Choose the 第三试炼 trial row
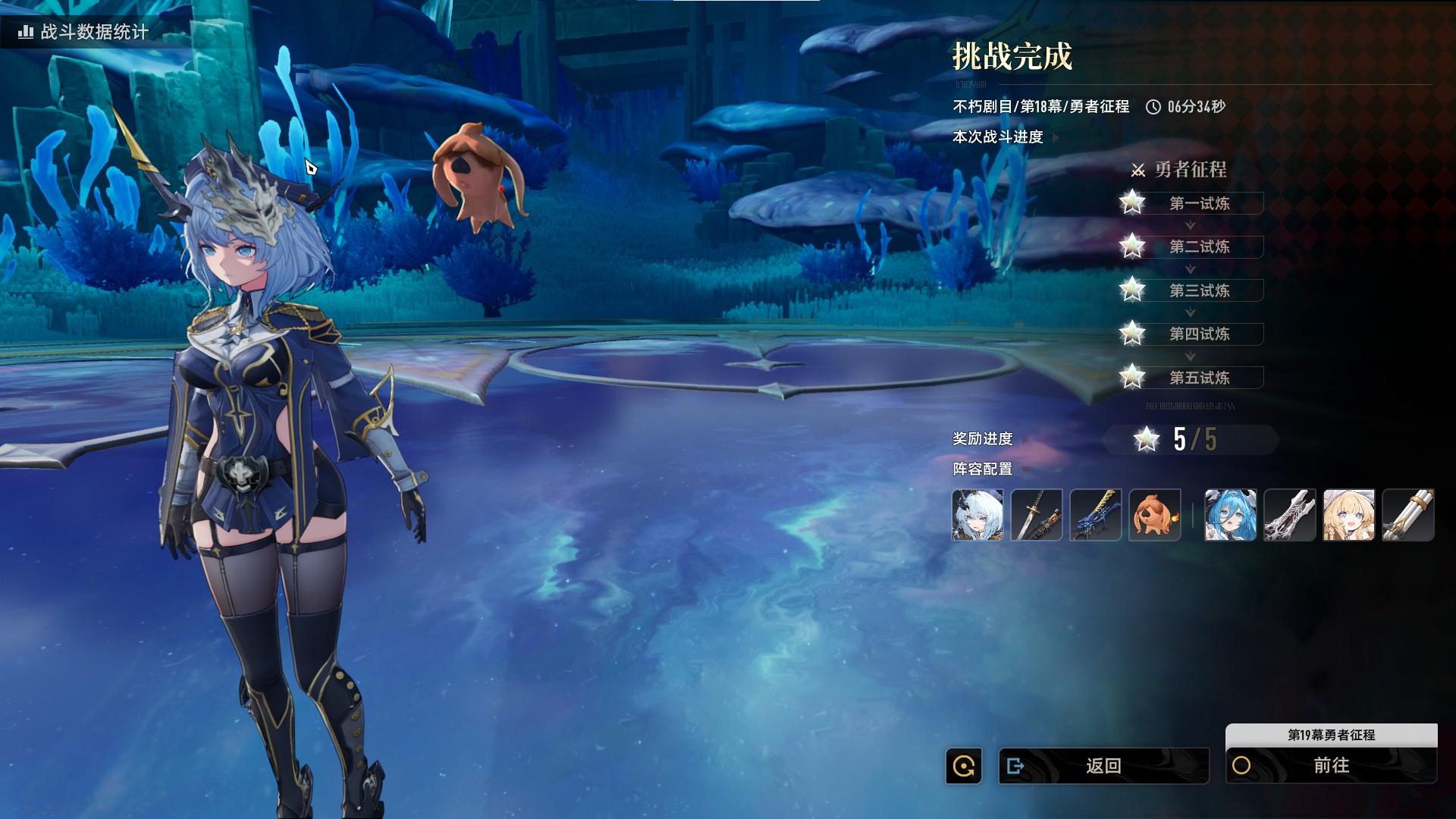 pyautogui.click(x=1198, y=290)
